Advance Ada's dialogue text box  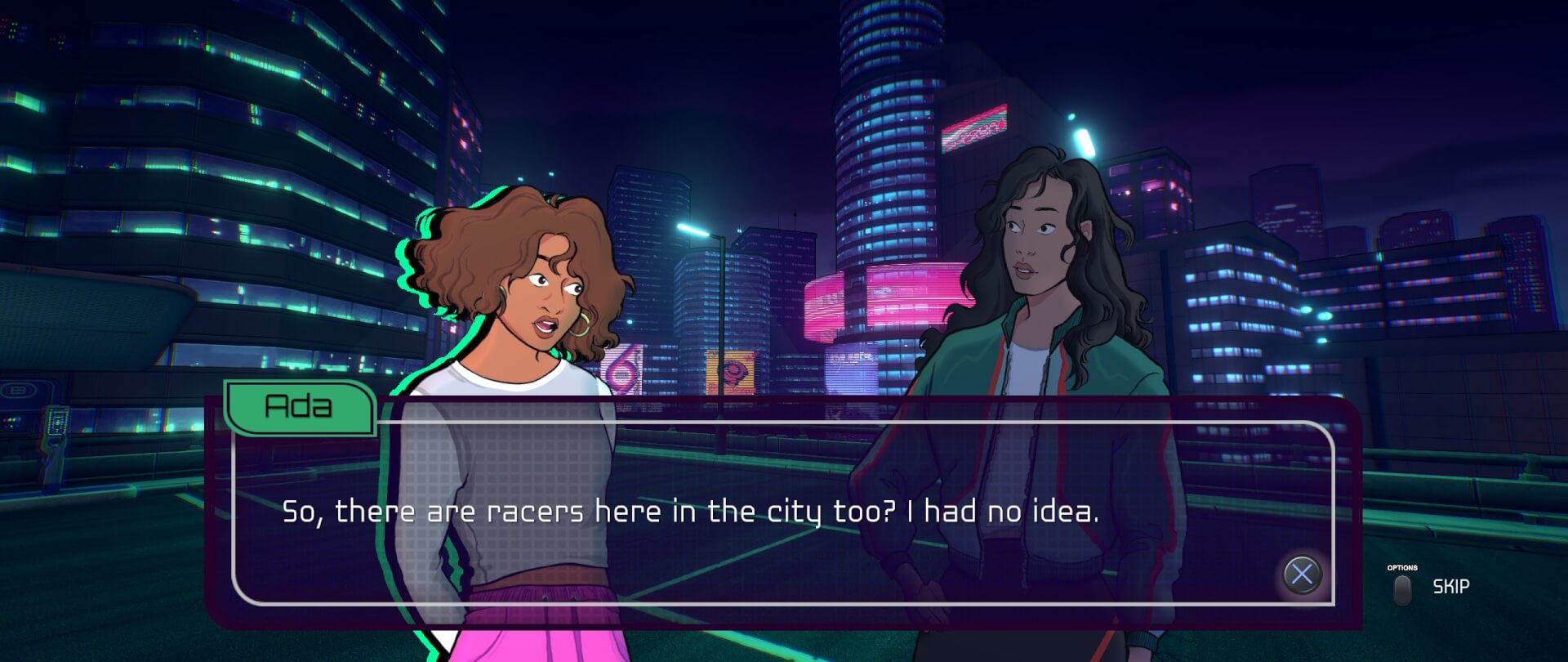(1302, 574)
